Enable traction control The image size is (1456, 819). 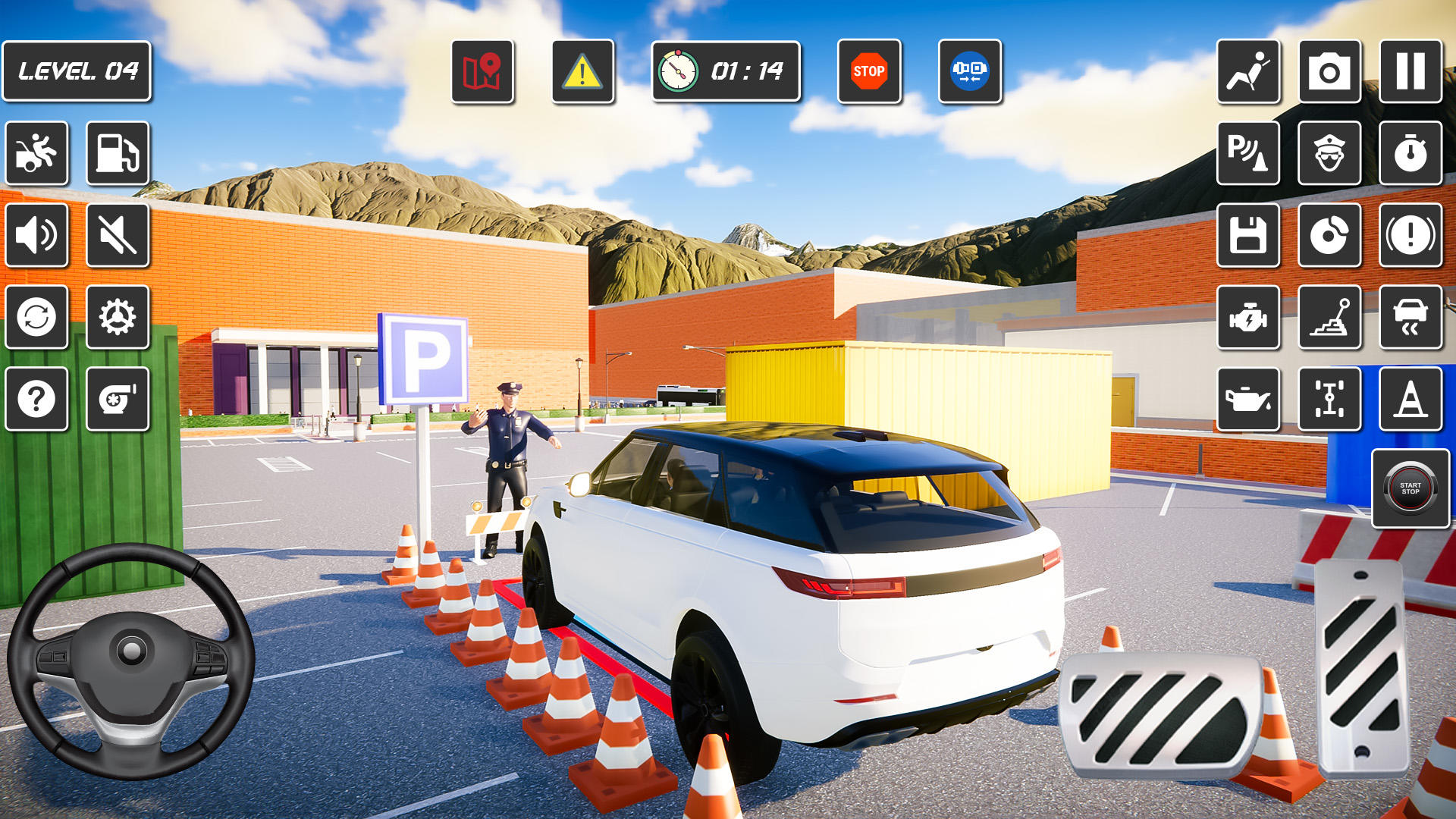pos(1410,317)
